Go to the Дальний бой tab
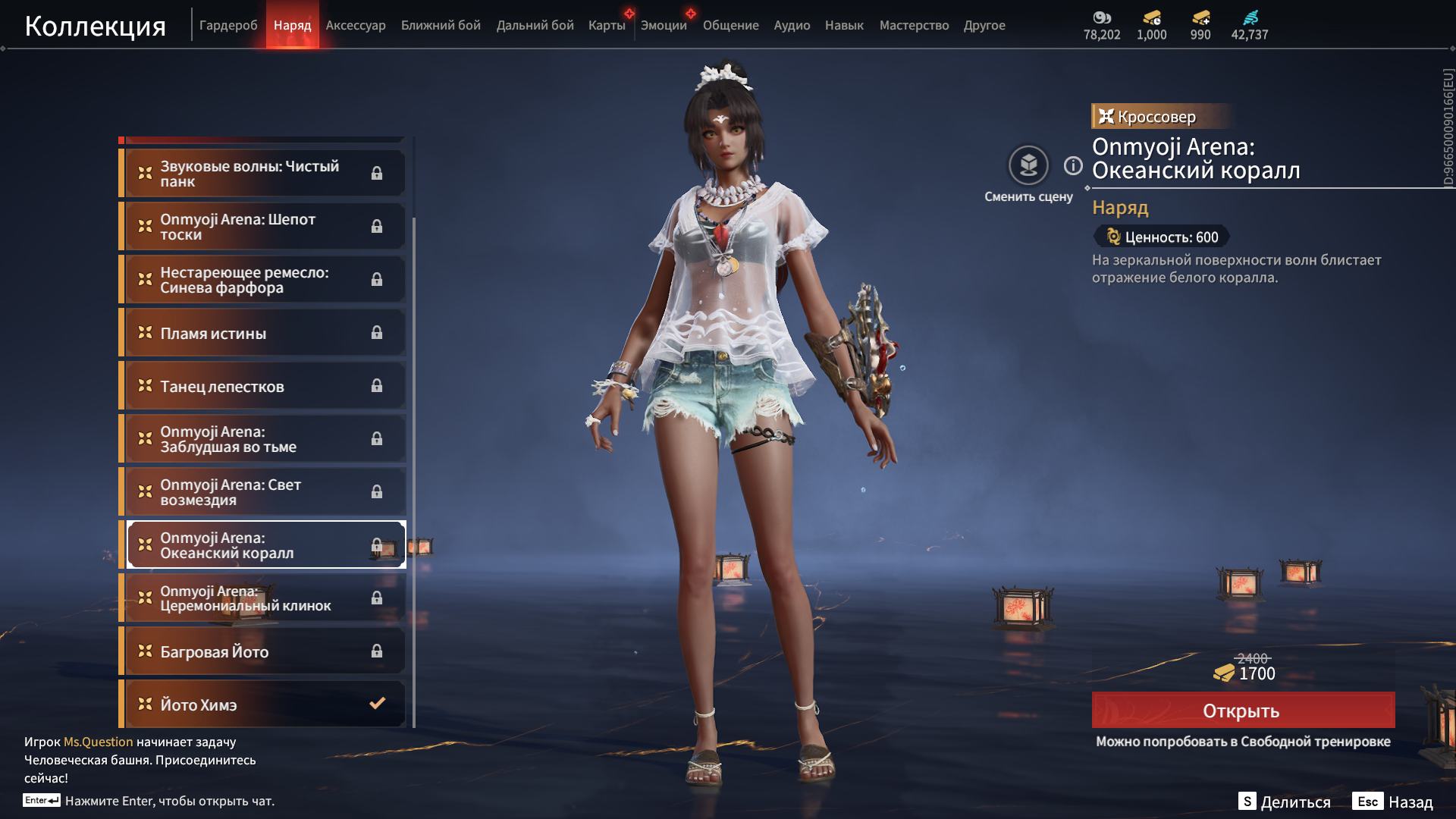Viewport: 1456px width, 819px height. (x=535, y=25)
